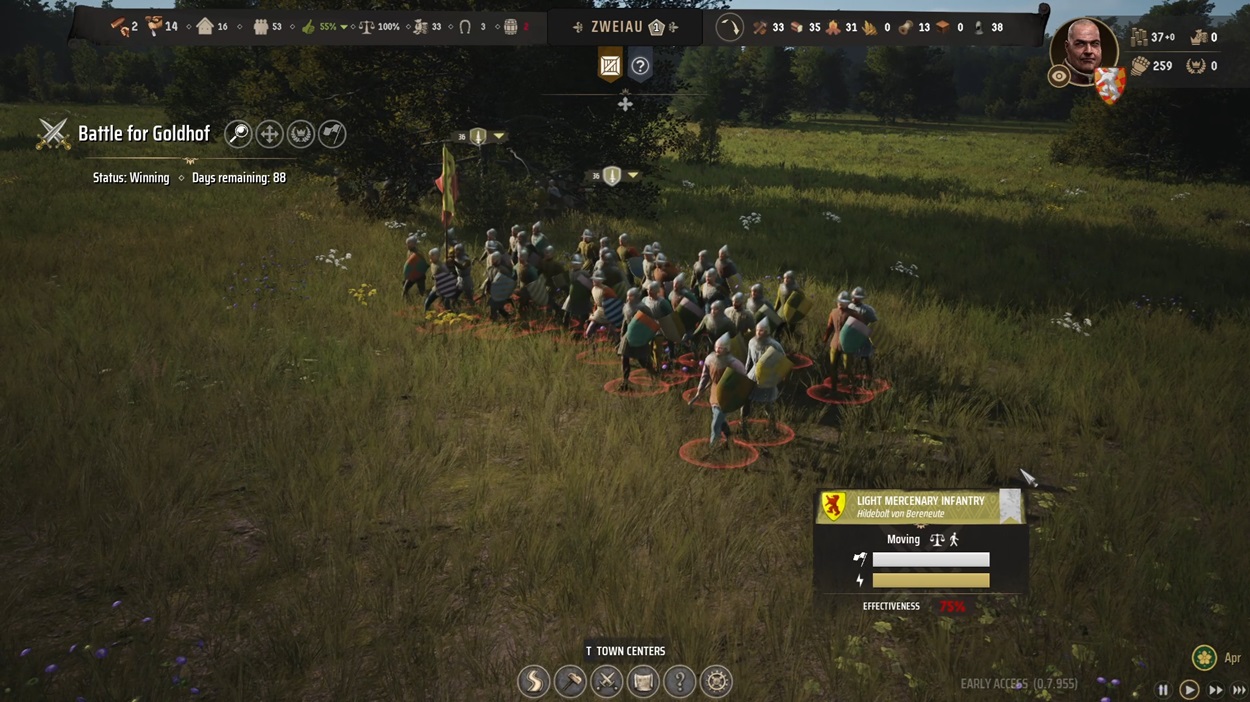The height and width of the screenshot is (702, 1250).
Task: Set game to normal play speed
Action: 1189,690
